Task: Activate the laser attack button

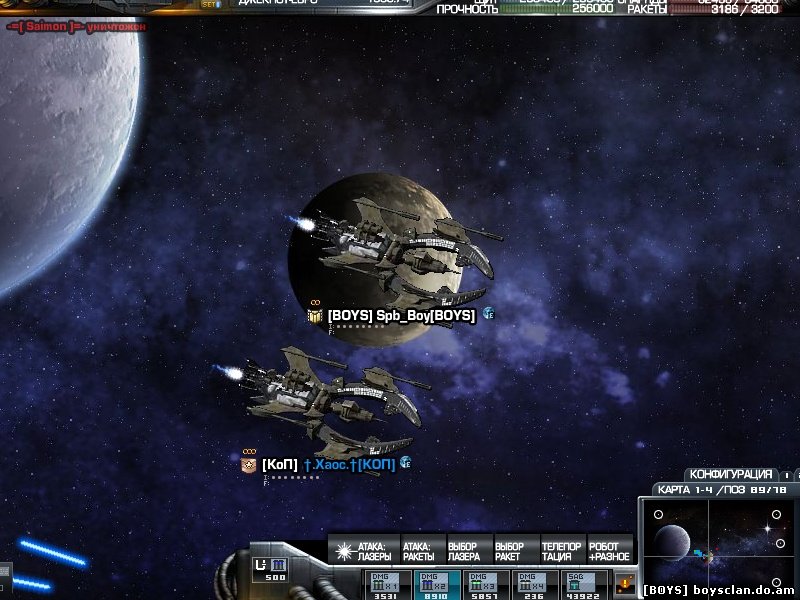Action: (365, 551)
